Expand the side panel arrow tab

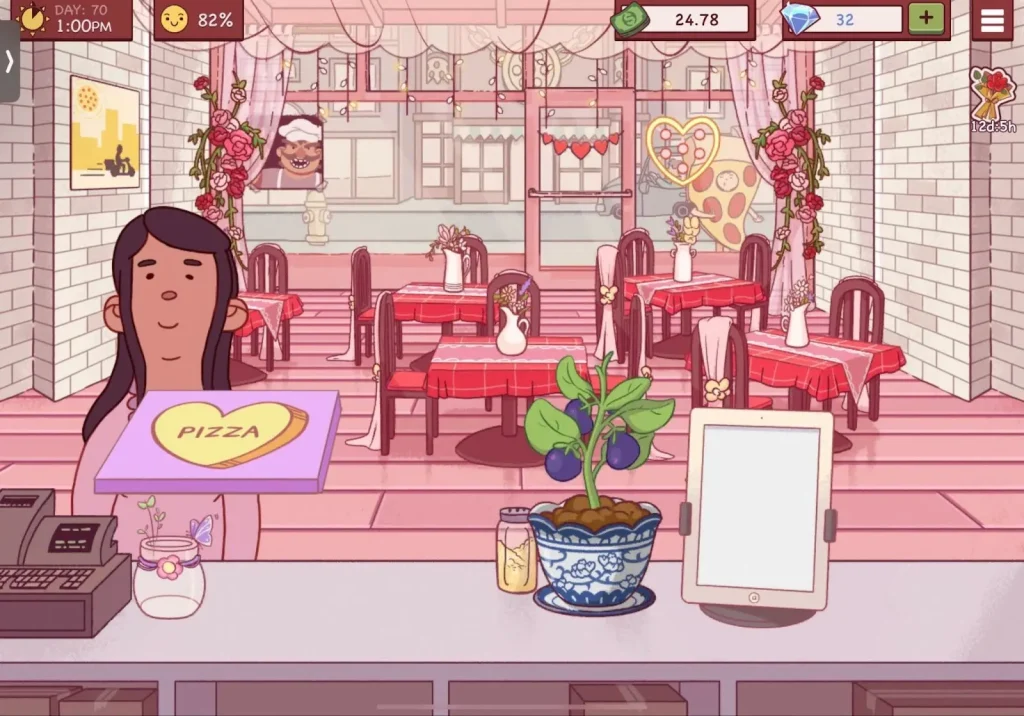(9, 62)
